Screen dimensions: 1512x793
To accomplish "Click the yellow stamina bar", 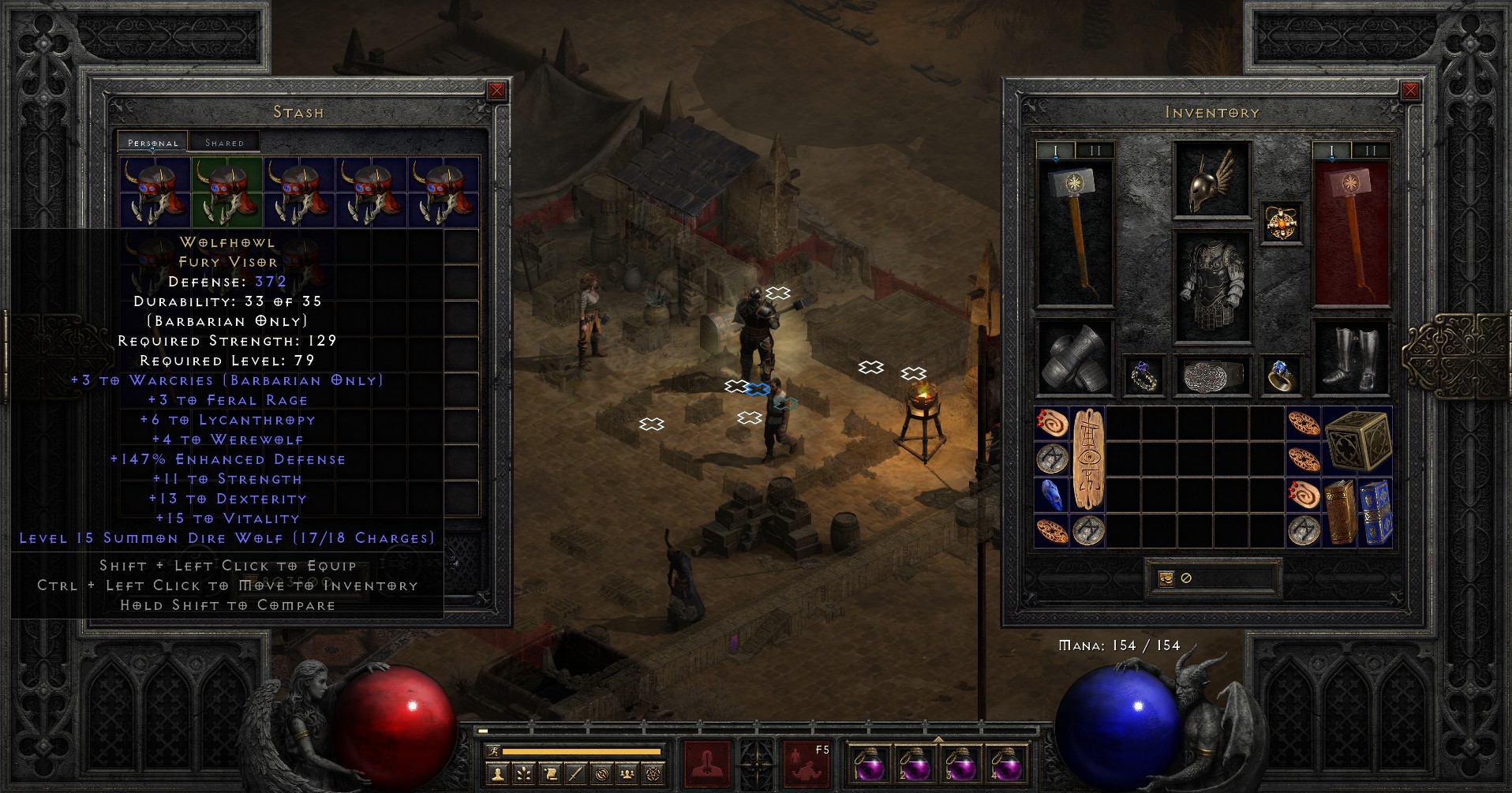I will click(581, 750).
